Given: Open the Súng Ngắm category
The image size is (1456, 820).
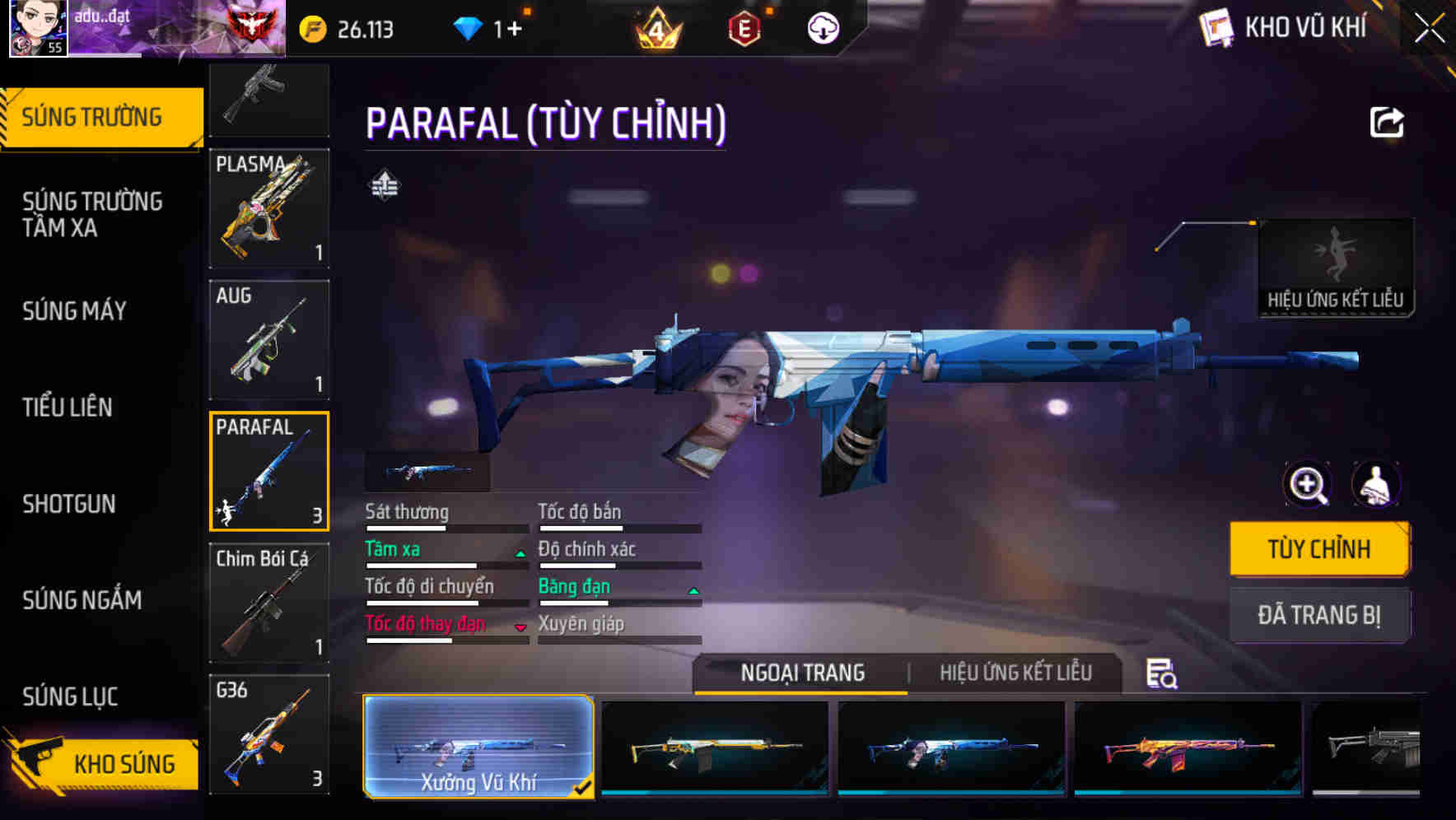Looking at the screenshot, I should [82, 600].
